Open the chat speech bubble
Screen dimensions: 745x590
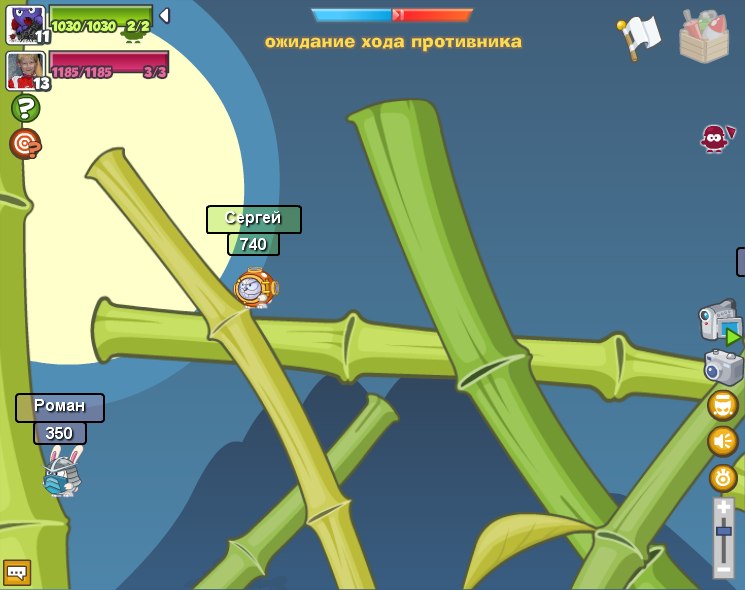coord(16,572)
